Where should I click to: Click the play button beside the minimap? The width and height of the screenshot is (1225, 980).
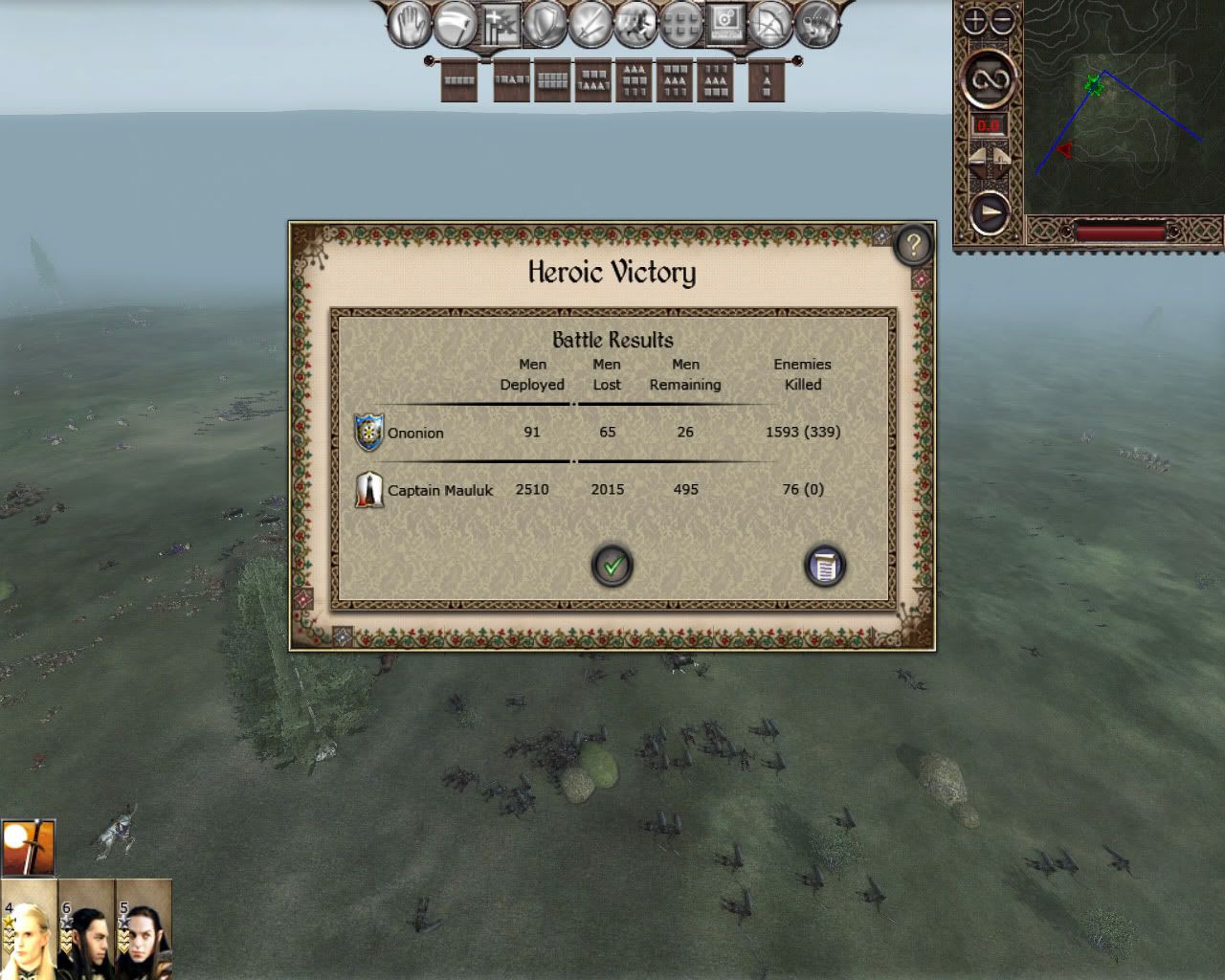click(989, 211)
